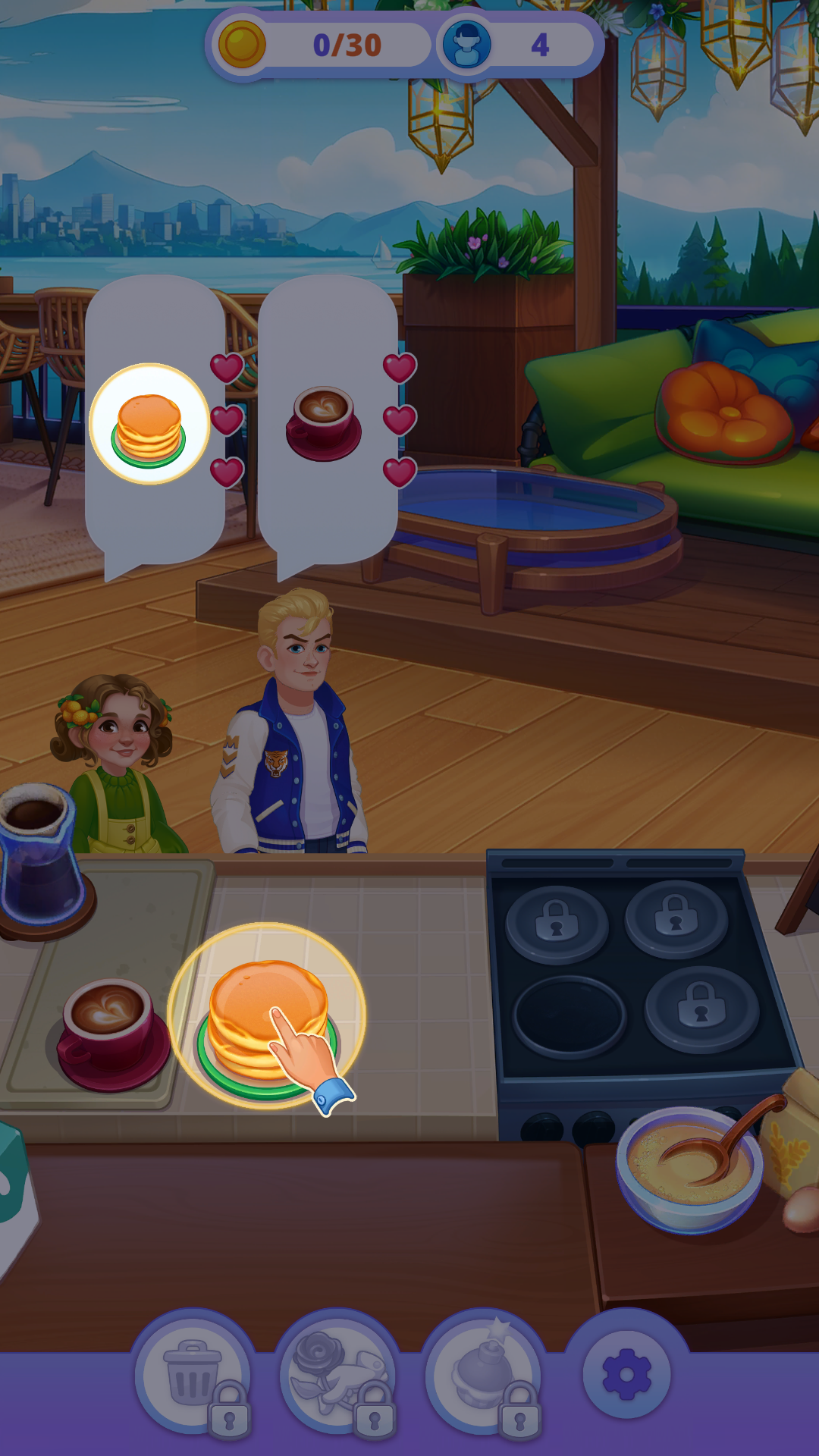Serve the highlighted pancake stack on the counter

coord(265,1018)
